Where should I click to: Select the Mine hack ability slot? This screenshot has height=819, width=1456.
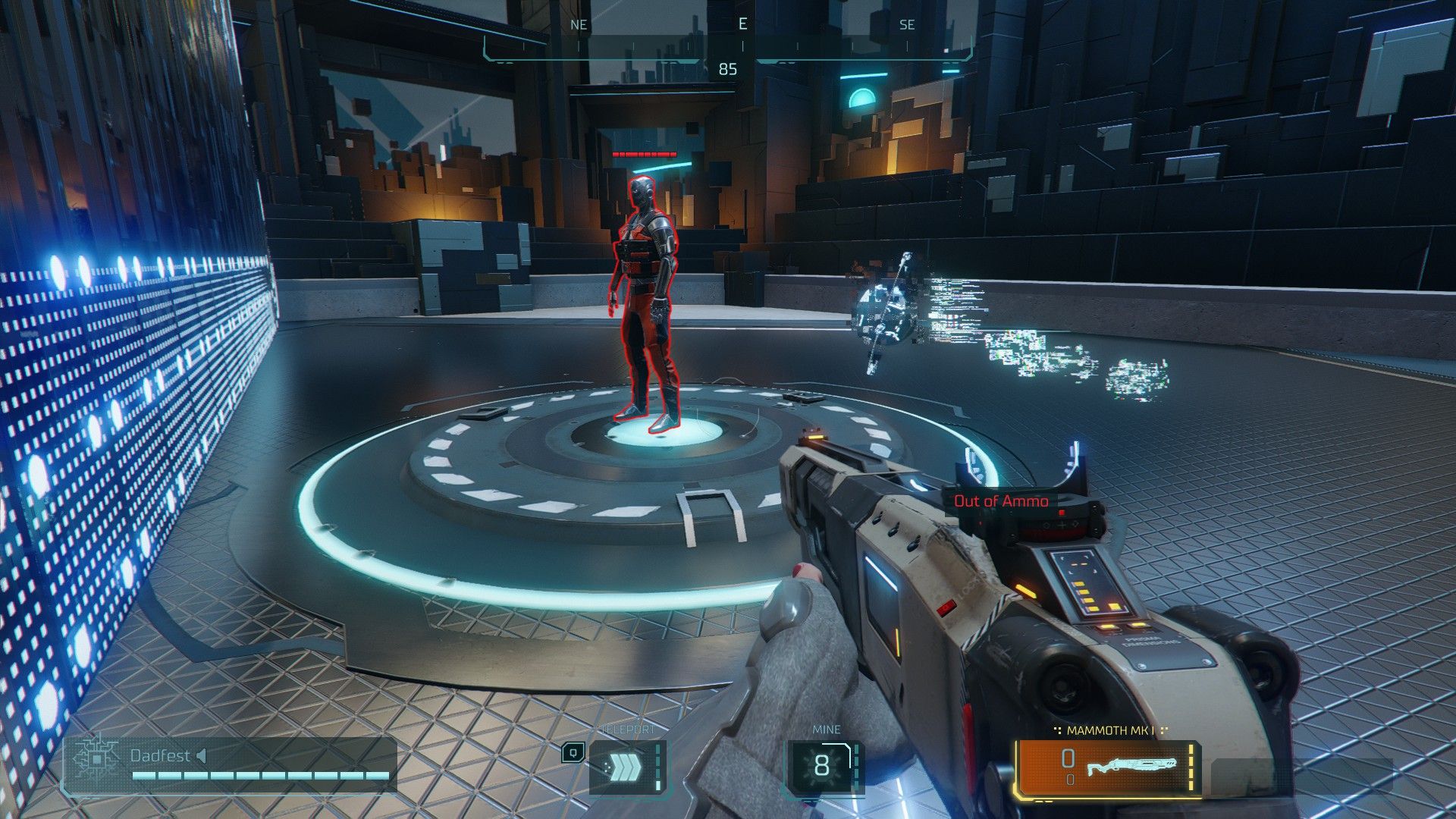(823, 767)
